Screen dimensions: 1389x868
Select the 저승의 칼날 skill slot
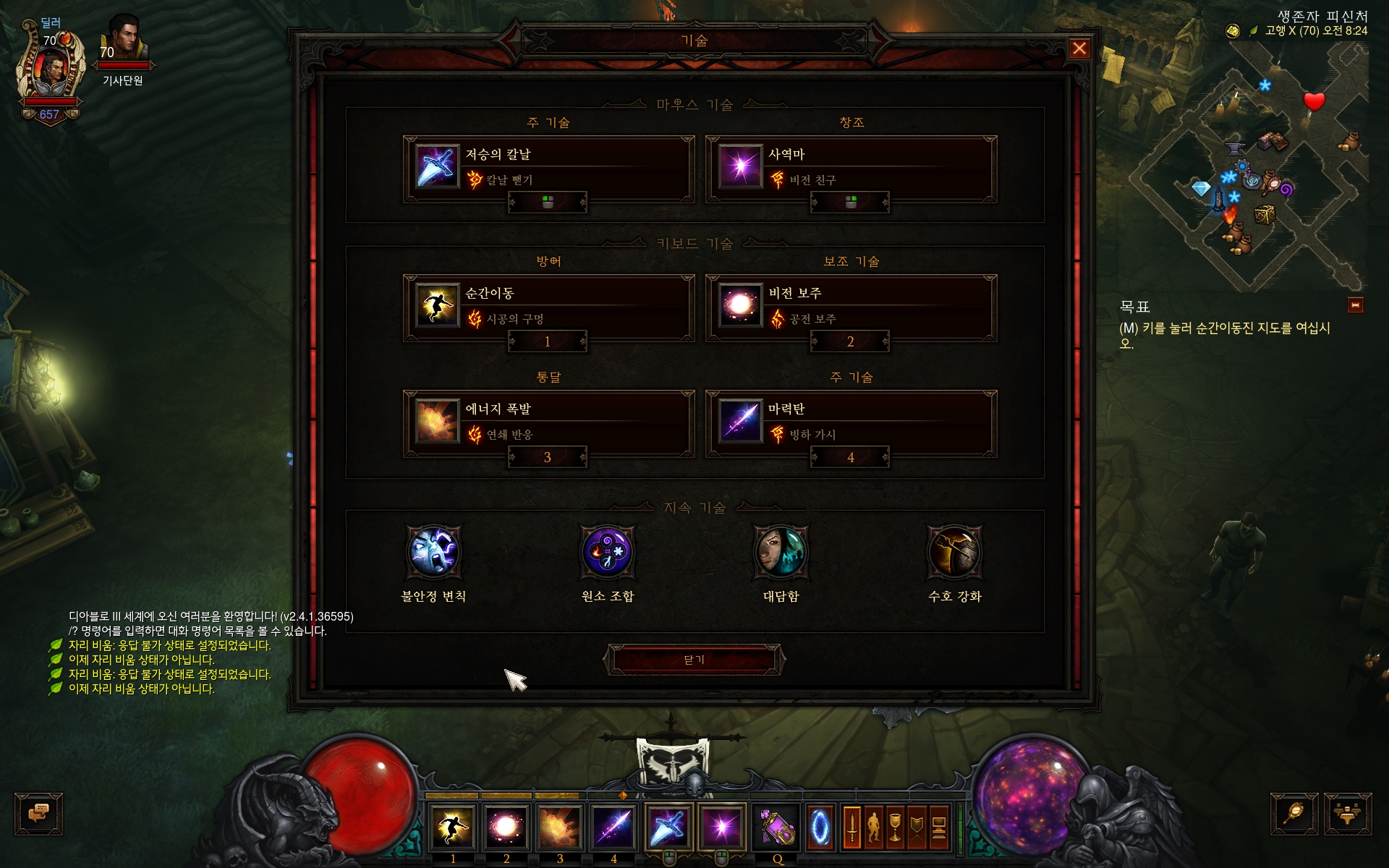tap(548, 168)
